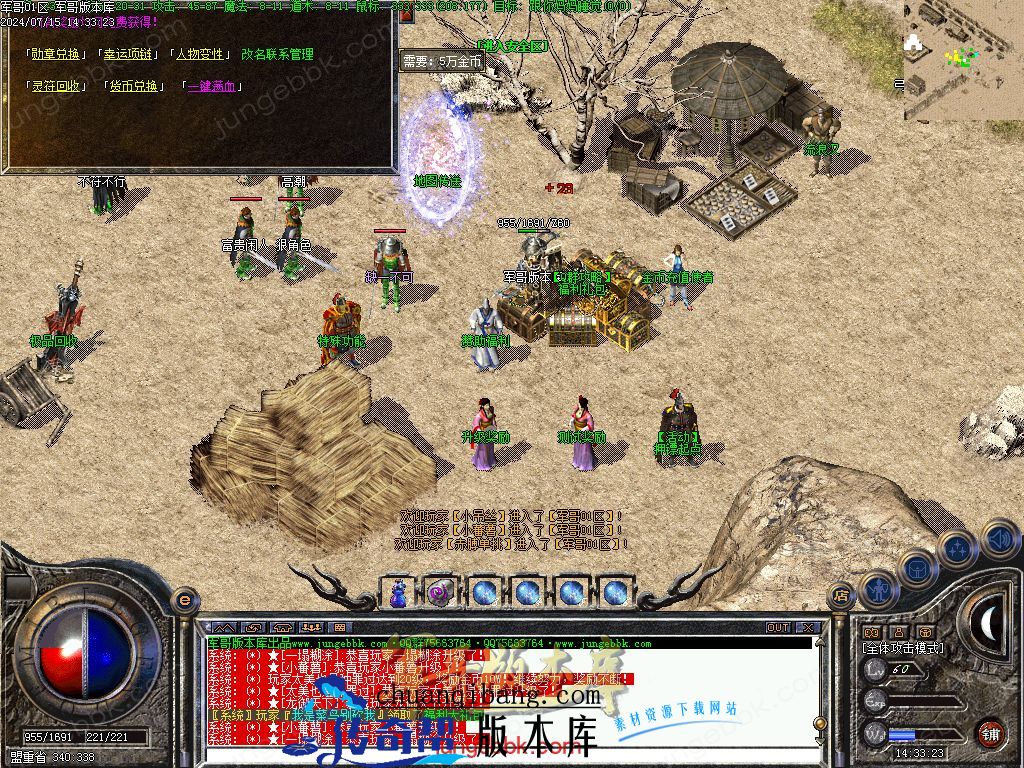Viewport: 1024px width, 768px height.
Task: Open the bag inventory round icon
Action: point(916,567)
